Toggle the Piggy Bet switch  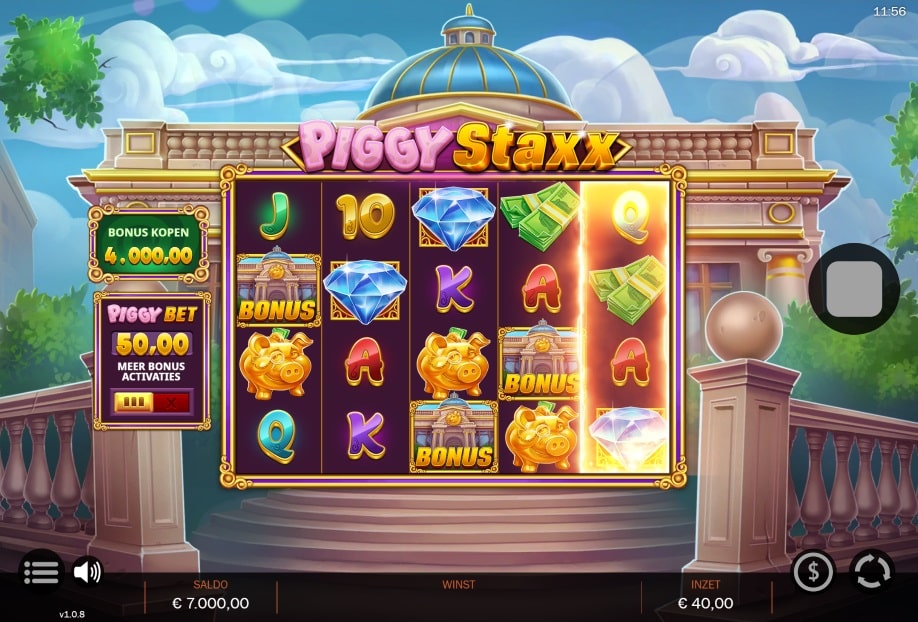[151, 402]
